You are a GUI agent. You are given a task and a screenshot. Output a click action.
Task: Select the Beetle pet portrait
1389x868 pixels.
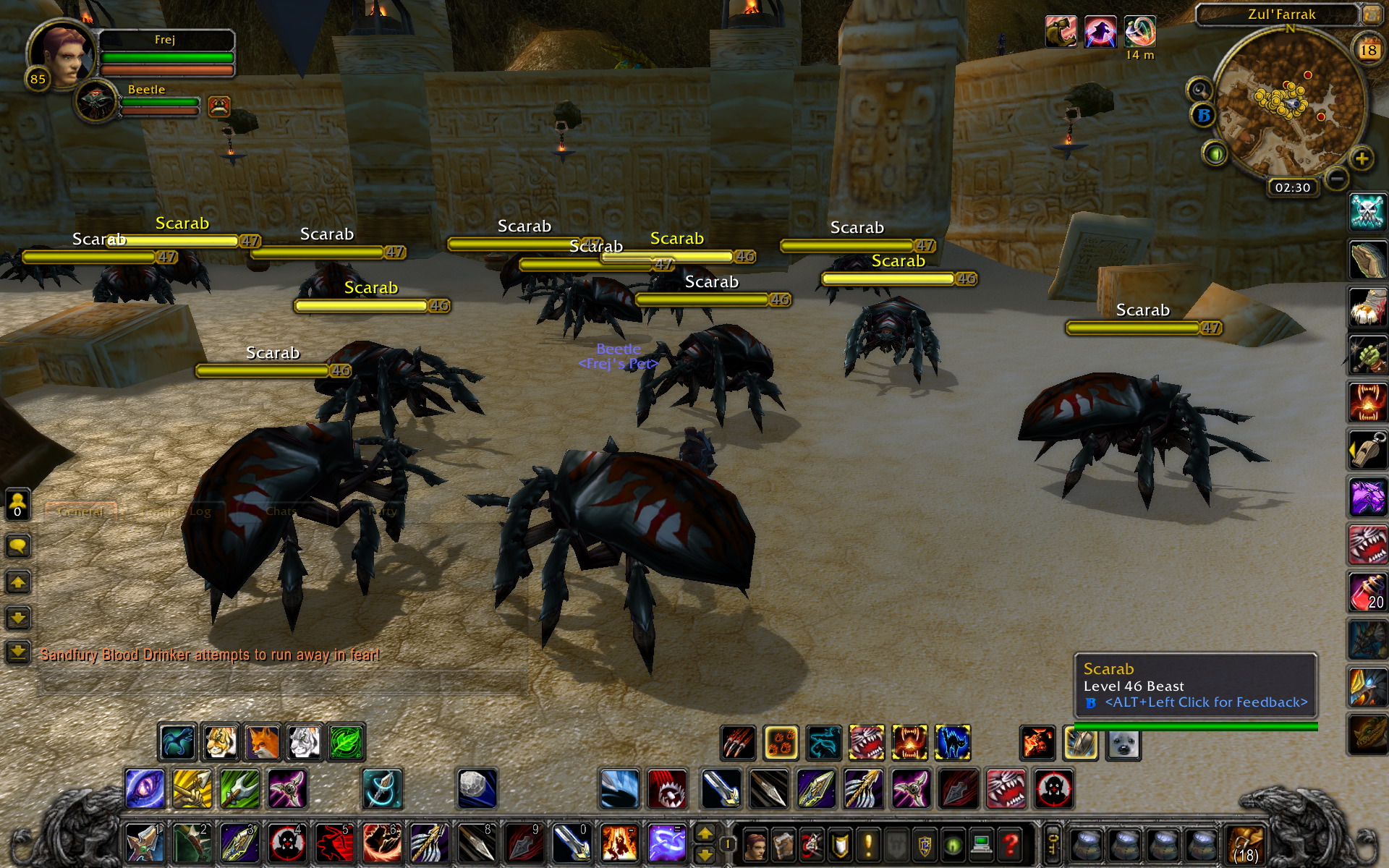[96, 103]
